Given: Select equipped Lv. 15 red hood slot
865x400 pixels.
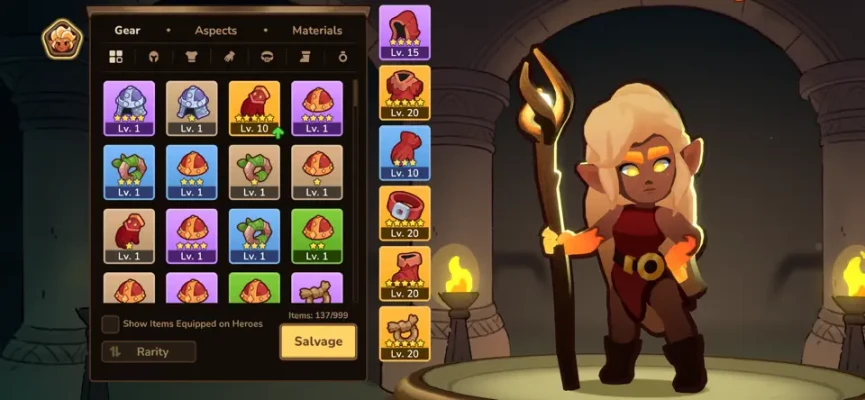Looking at the screenshot, I should point(405,32).
